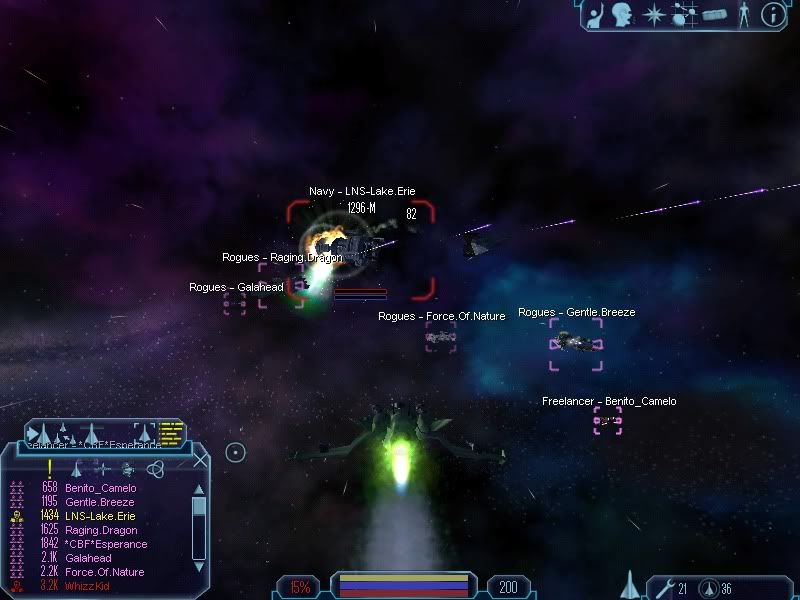Select LNS-Lake.Erie contact row
This screenshot has width=800, height=600.
(x=100, y=516)
